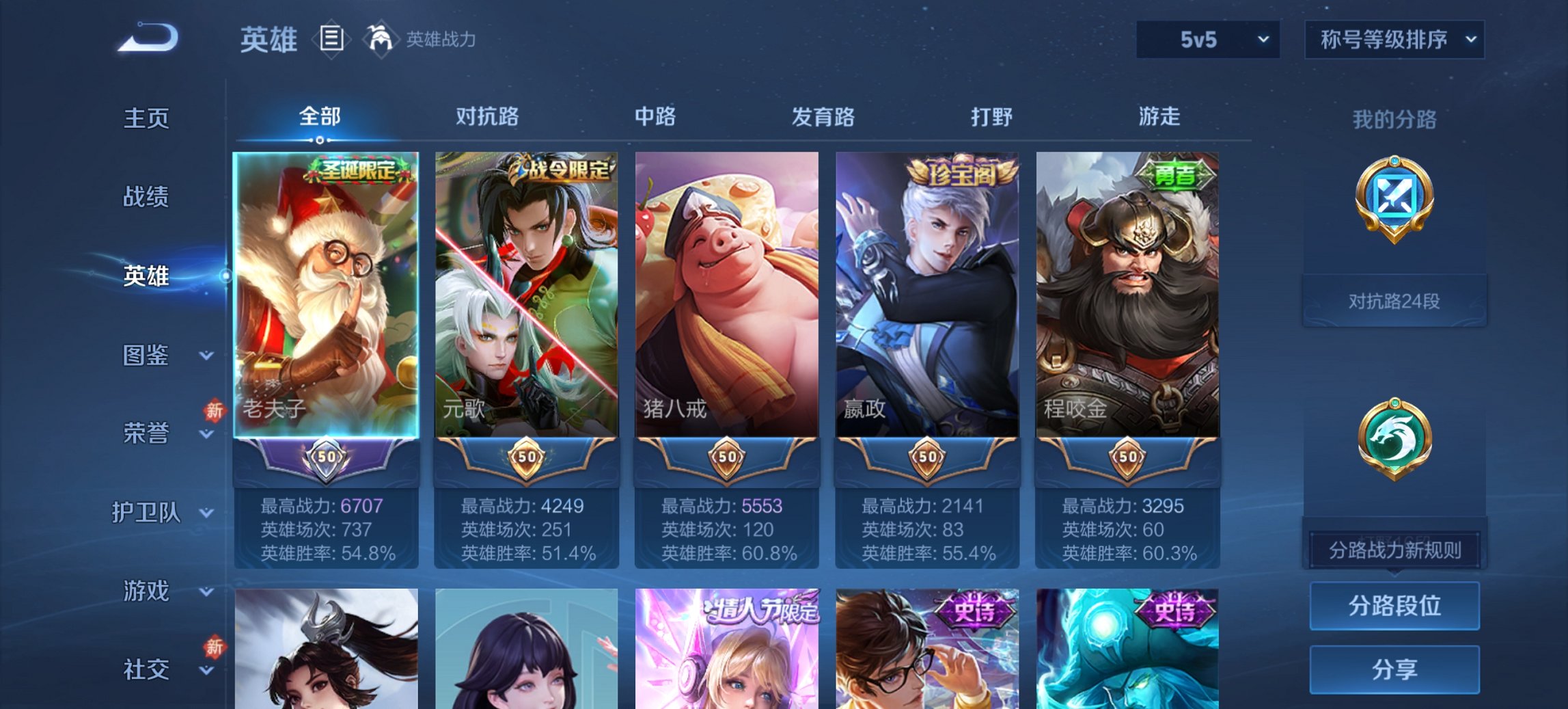Image resolution: width=1568 pixels, height=709 pixels.
Task: Click the 英雄战力 helmet icon
Action: 380,39
